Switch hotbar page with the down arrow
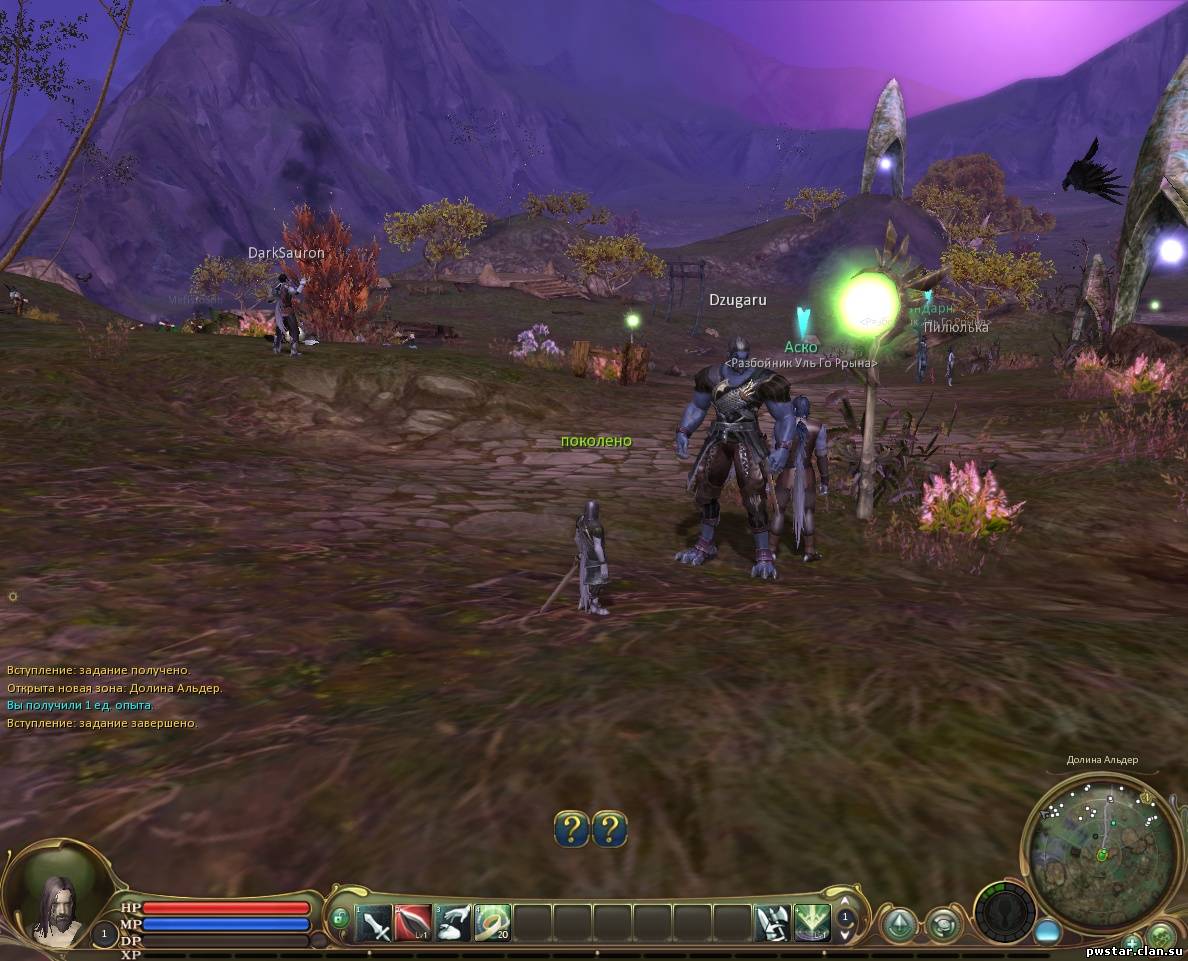This screenshot has height=961, width=1188. (x=846, y=937)
